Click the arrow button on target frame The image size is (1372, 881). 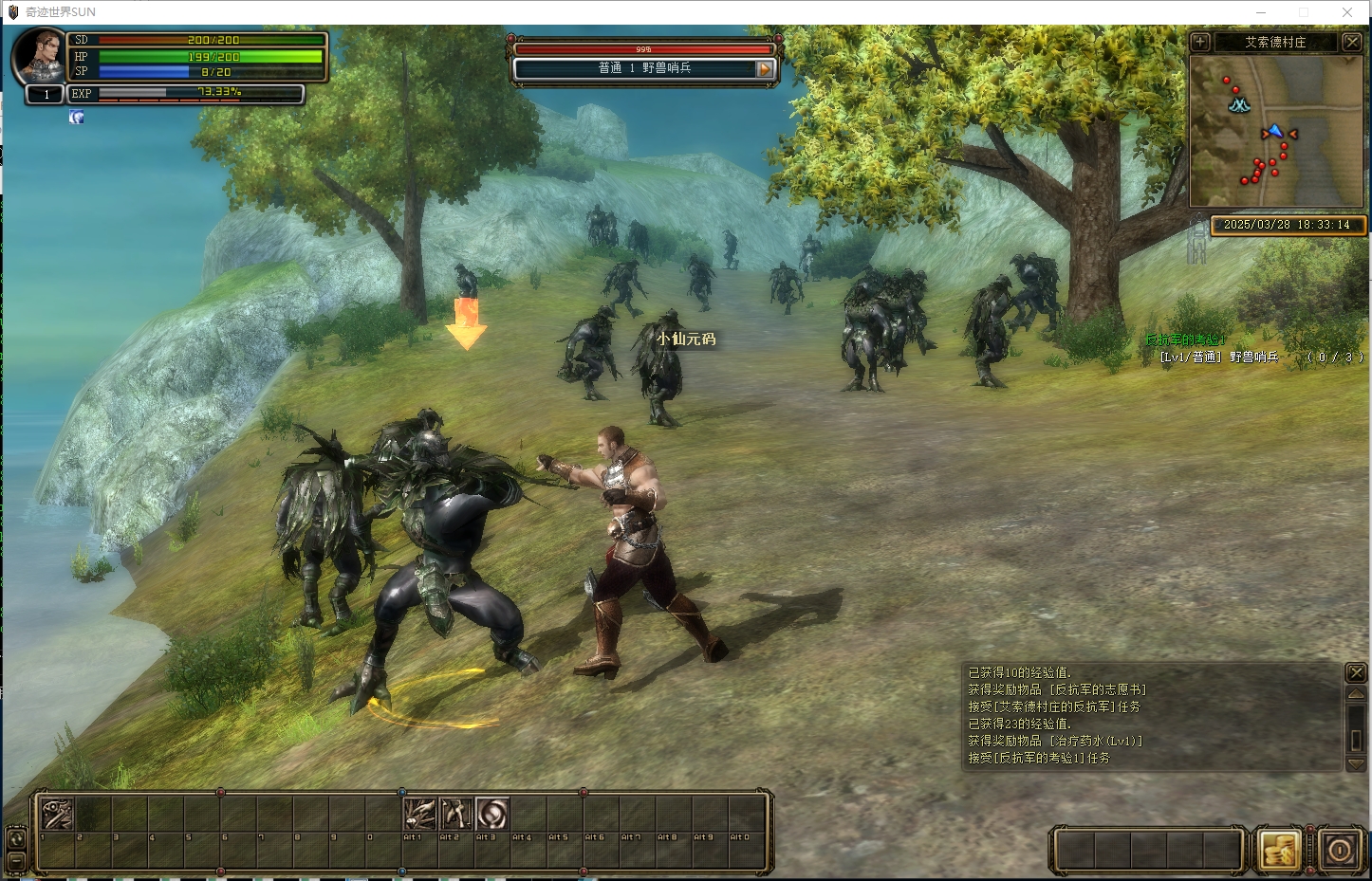764,69
